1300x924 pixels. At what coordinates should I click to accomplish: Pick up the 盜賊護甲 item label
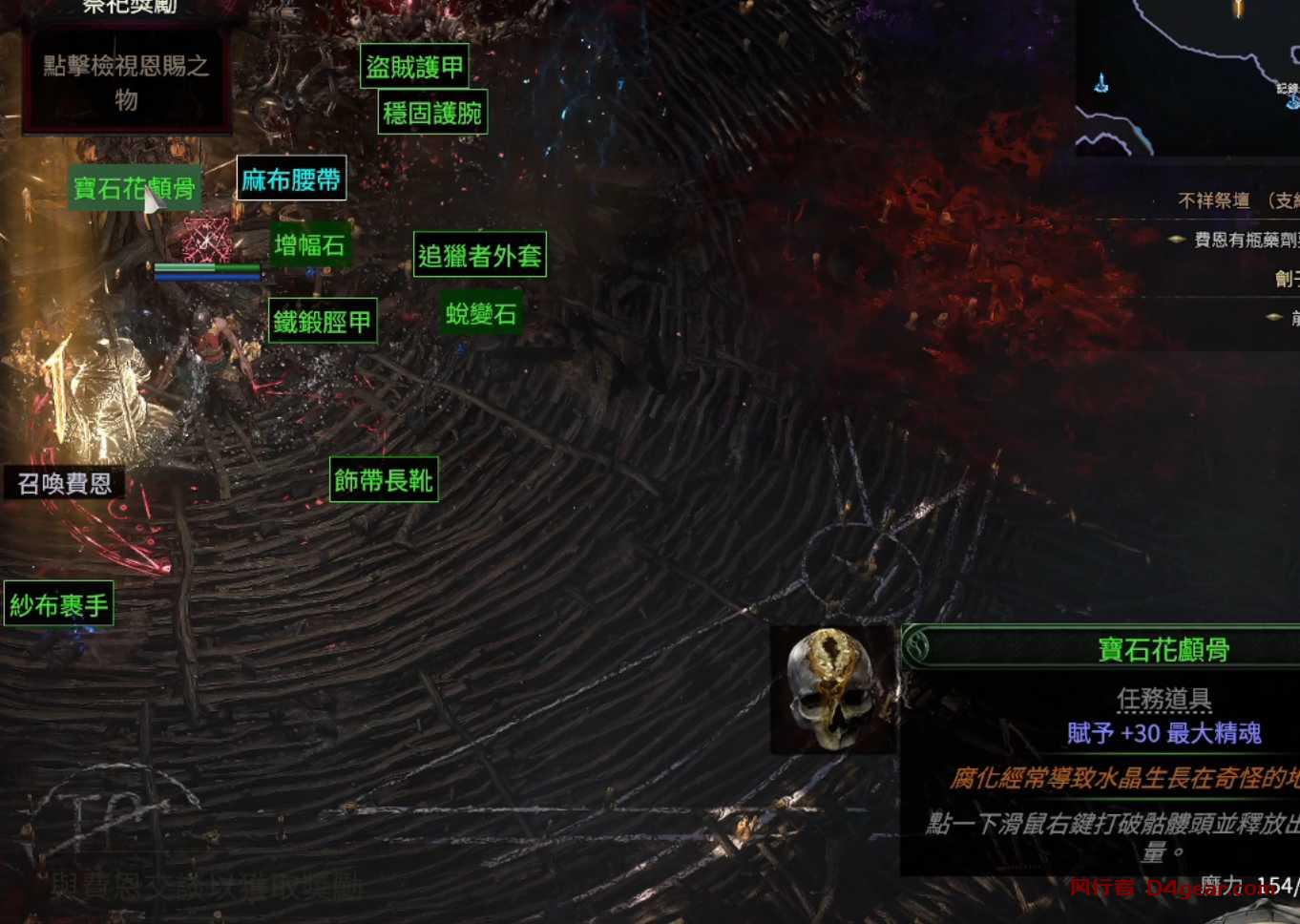pyautogui.click(x=414, y=67)
